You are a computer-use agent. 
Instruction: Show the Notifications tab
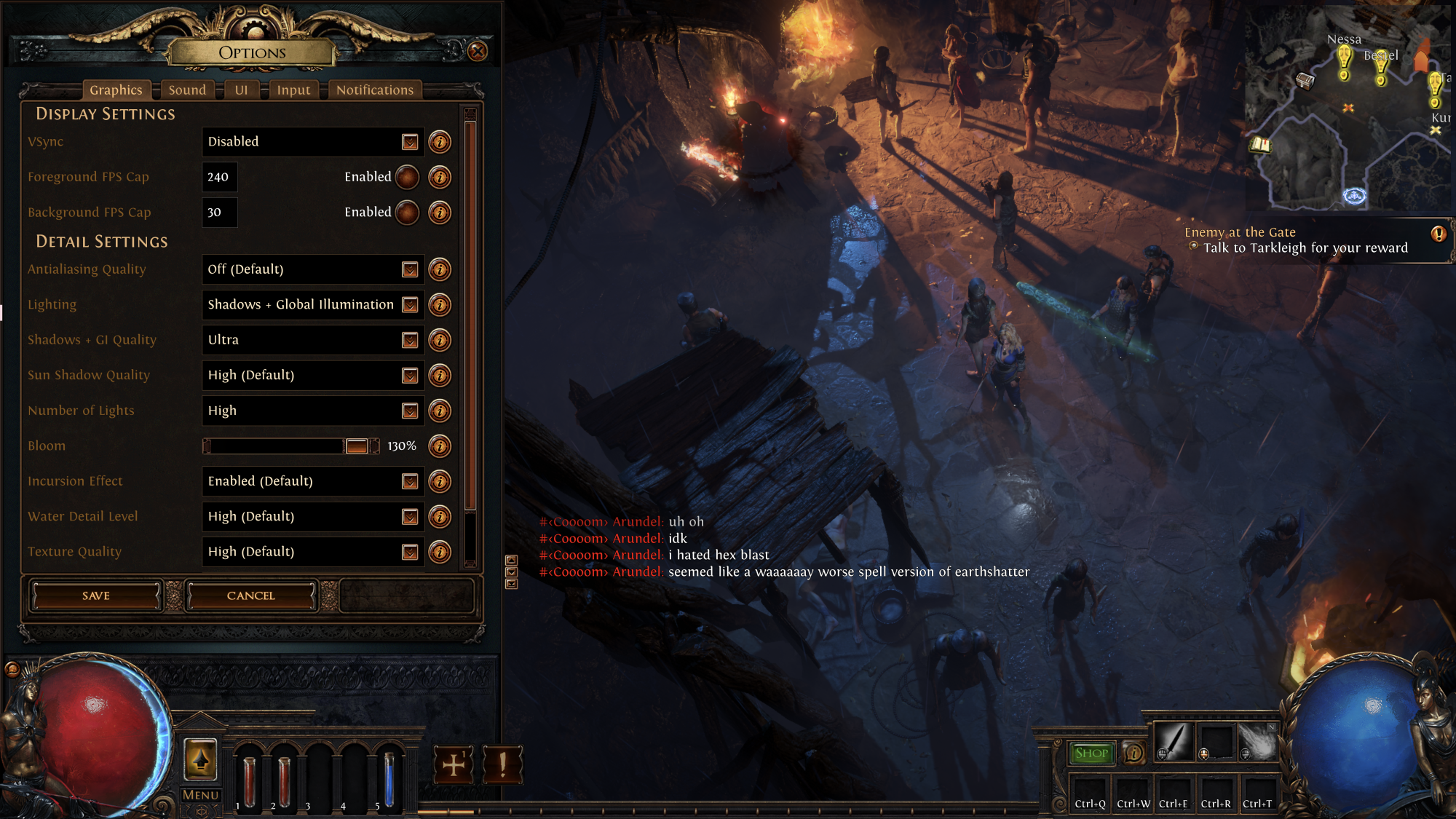(x=374, y=90)
